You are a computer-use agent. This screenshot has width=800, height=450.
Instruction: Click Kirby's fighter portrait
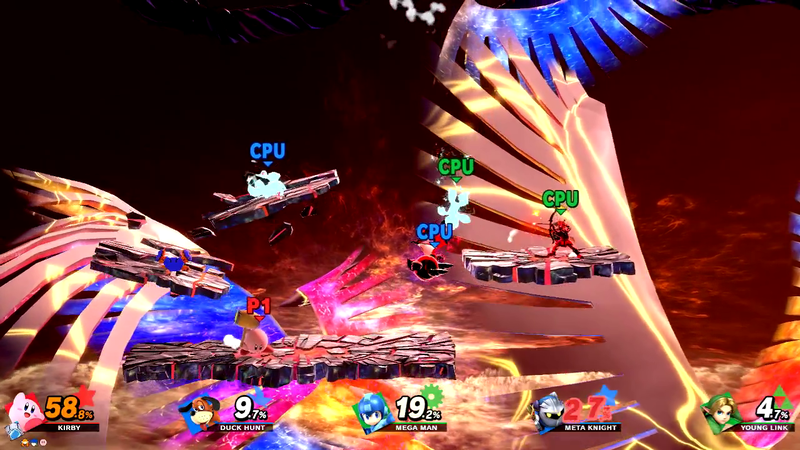[x=24, y=409]
